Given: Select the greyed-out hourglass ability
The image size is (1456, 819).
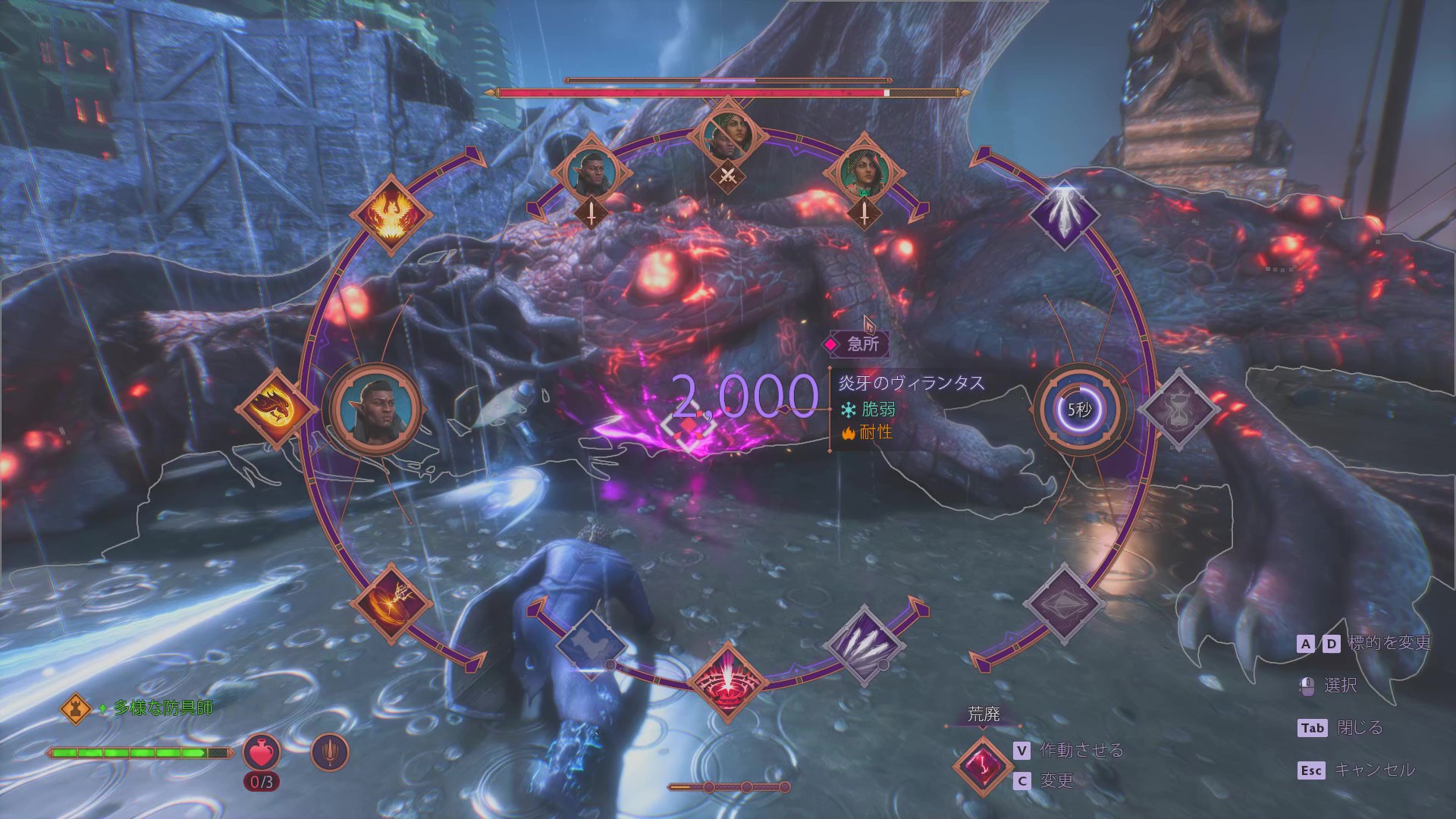Looking at the screenshot, I should 1177,409.
